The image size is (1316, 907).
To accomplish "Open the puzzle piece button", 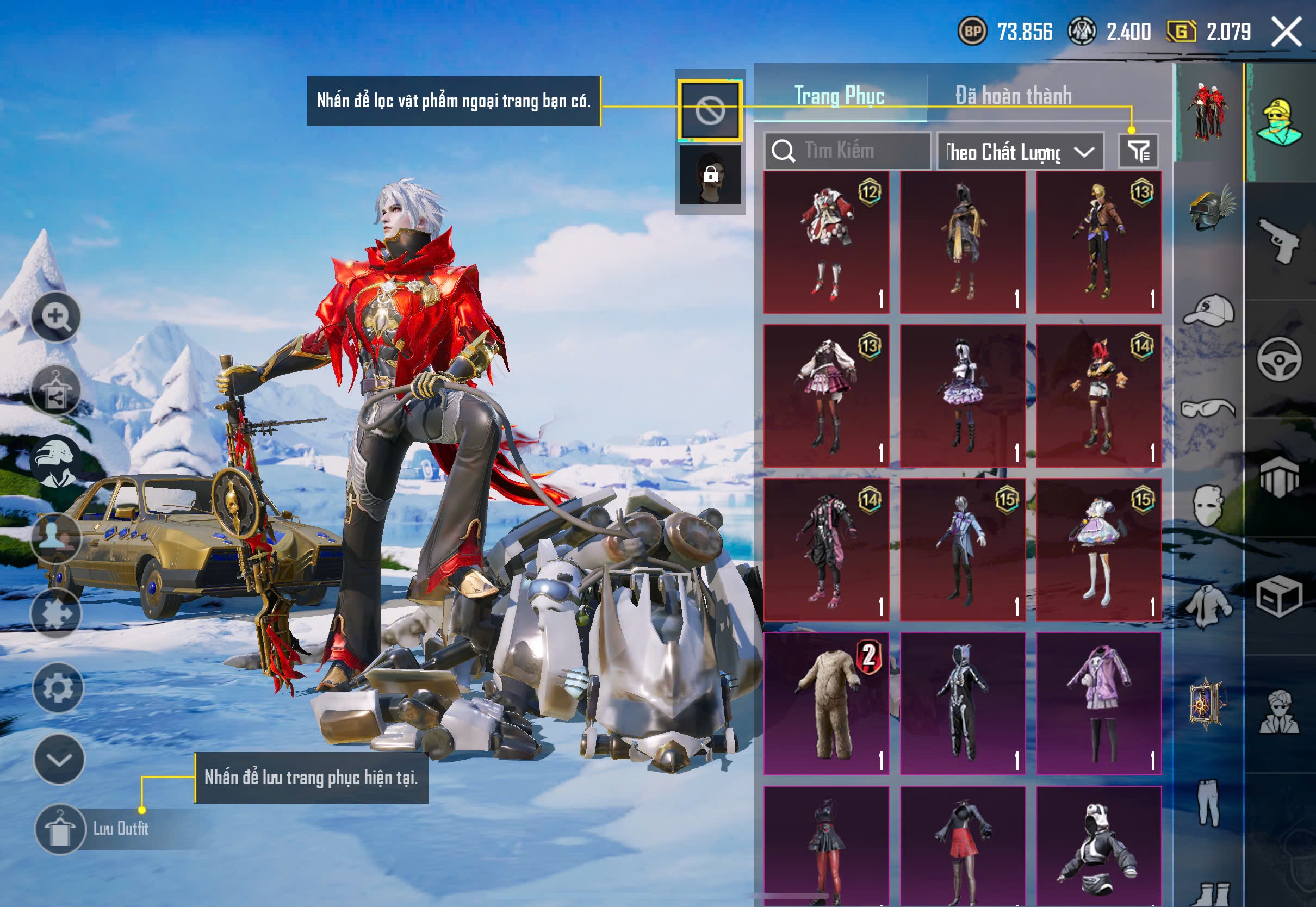I will (56, 614).
